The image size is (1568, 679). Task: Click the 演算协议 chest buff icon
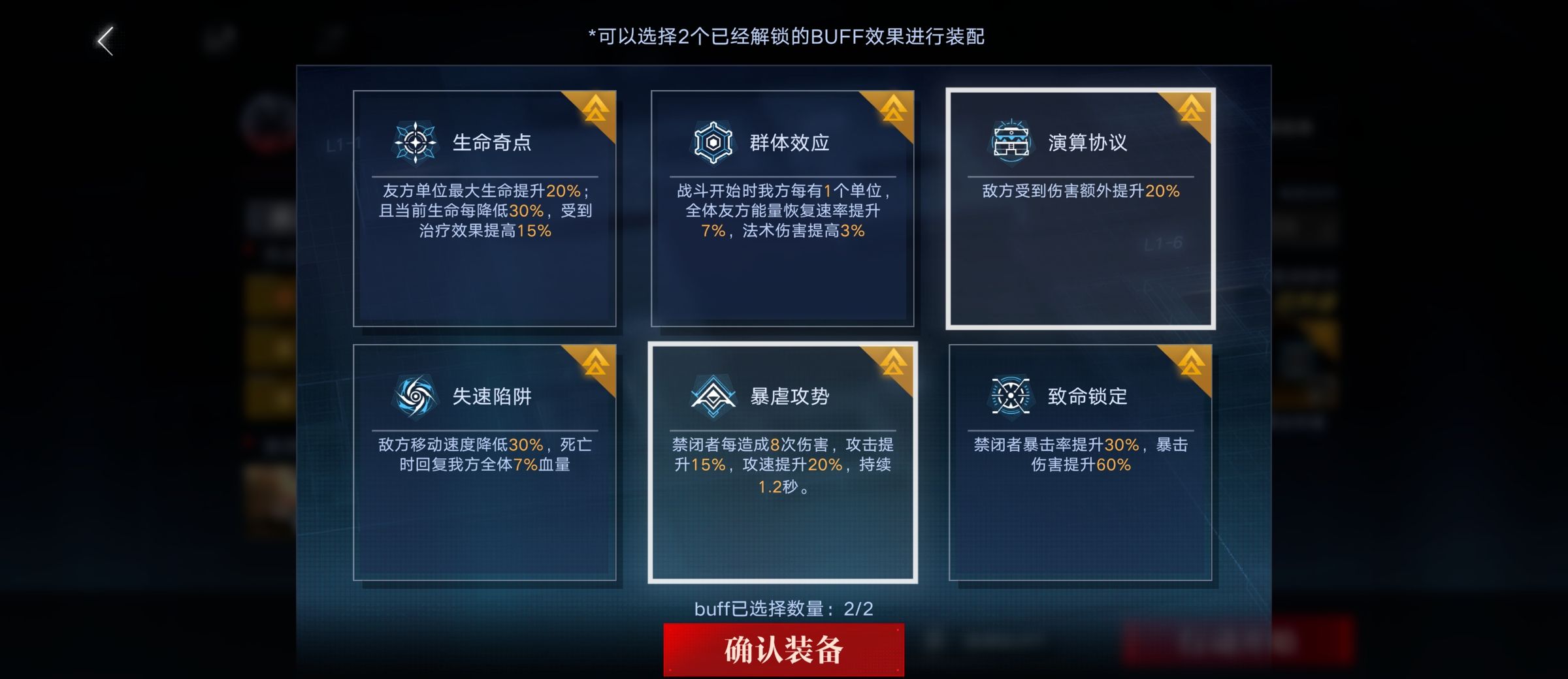(1012, 140)
